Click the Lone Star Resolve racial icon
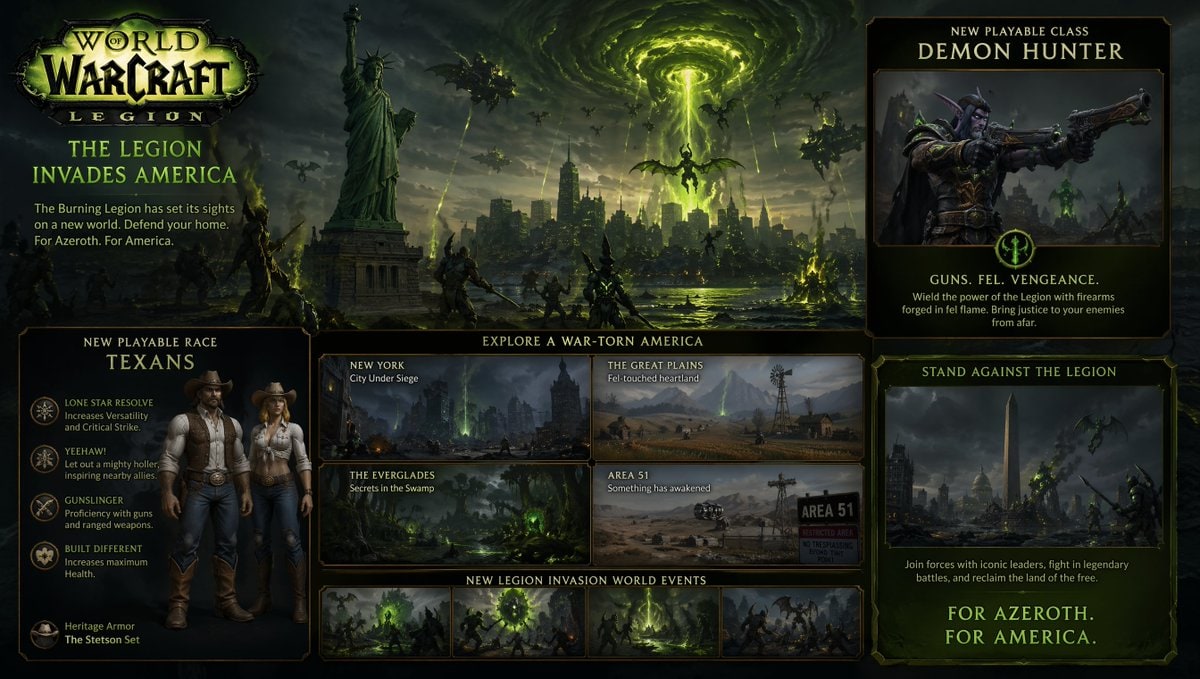This screenshot has width=1200, height=679. click(44, 410)
